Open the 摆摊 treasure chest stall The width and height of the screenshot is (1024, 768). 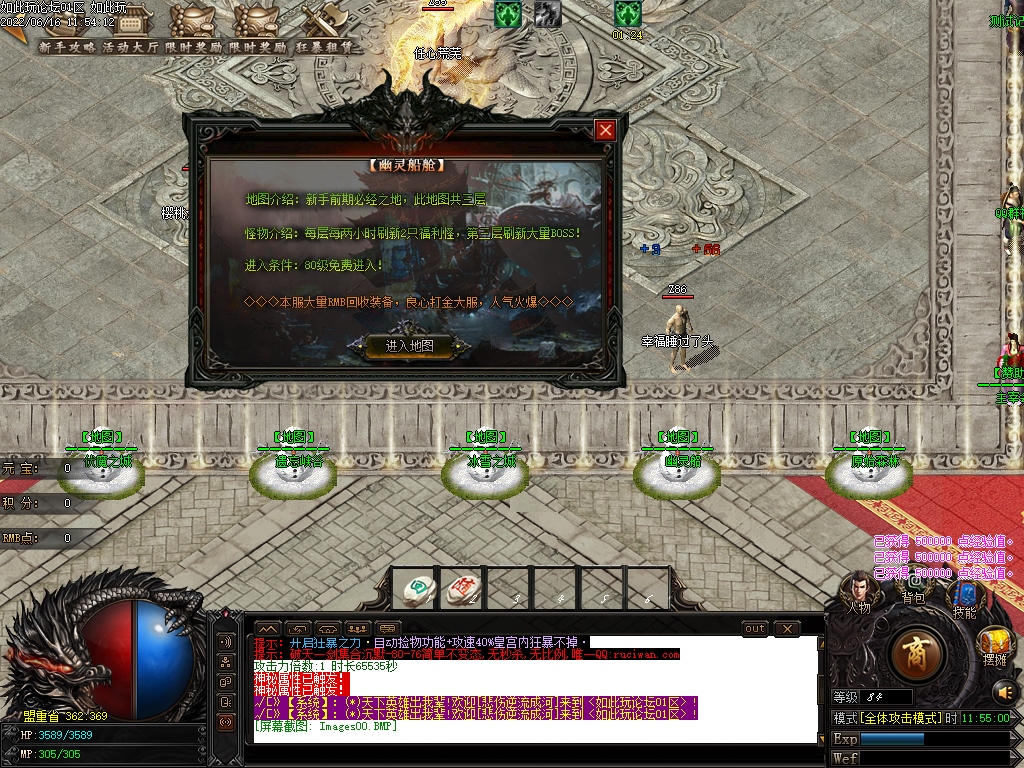[995, 645]
